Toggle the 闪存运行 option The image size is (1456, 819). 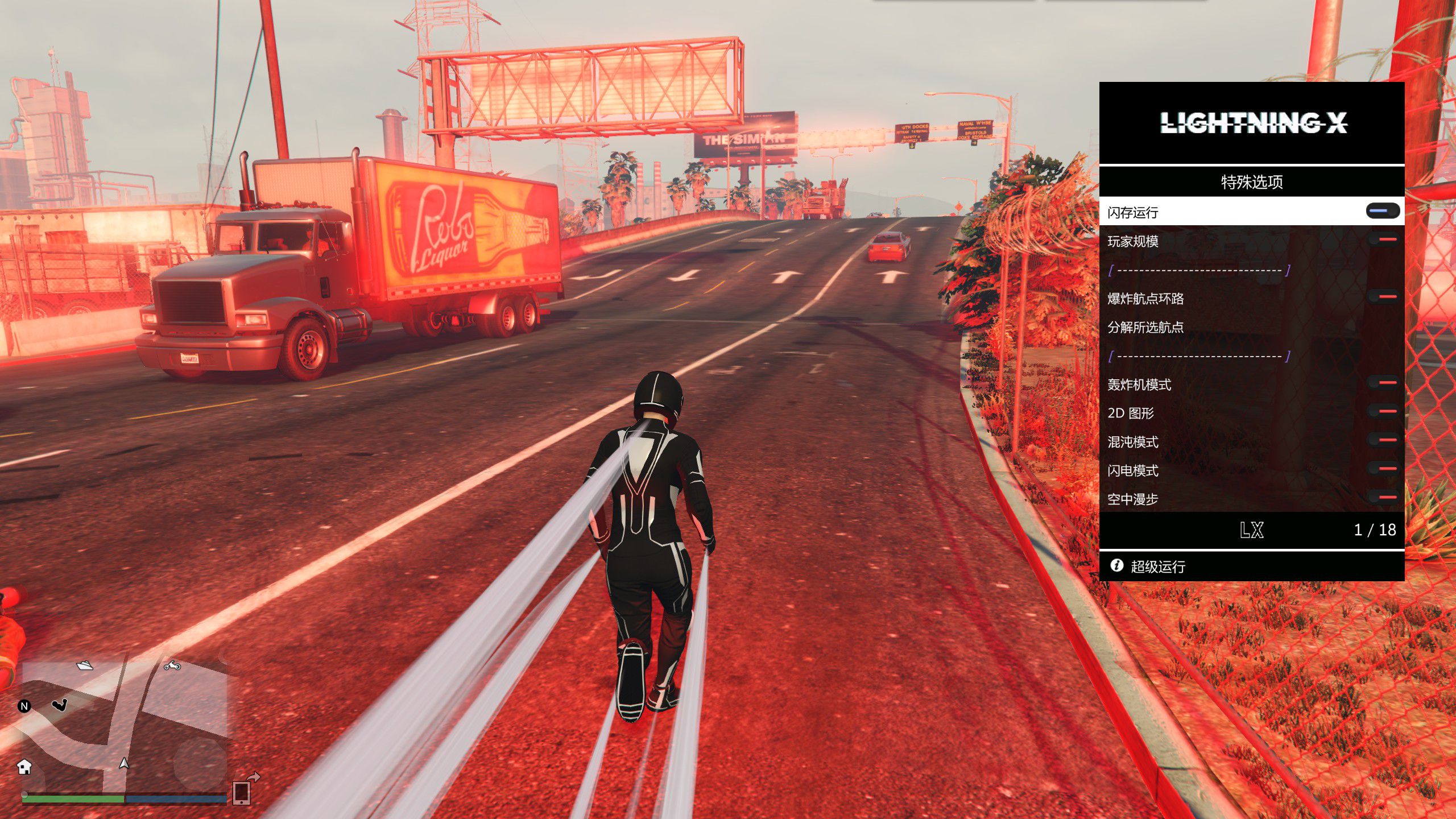tap(1383, 212)
